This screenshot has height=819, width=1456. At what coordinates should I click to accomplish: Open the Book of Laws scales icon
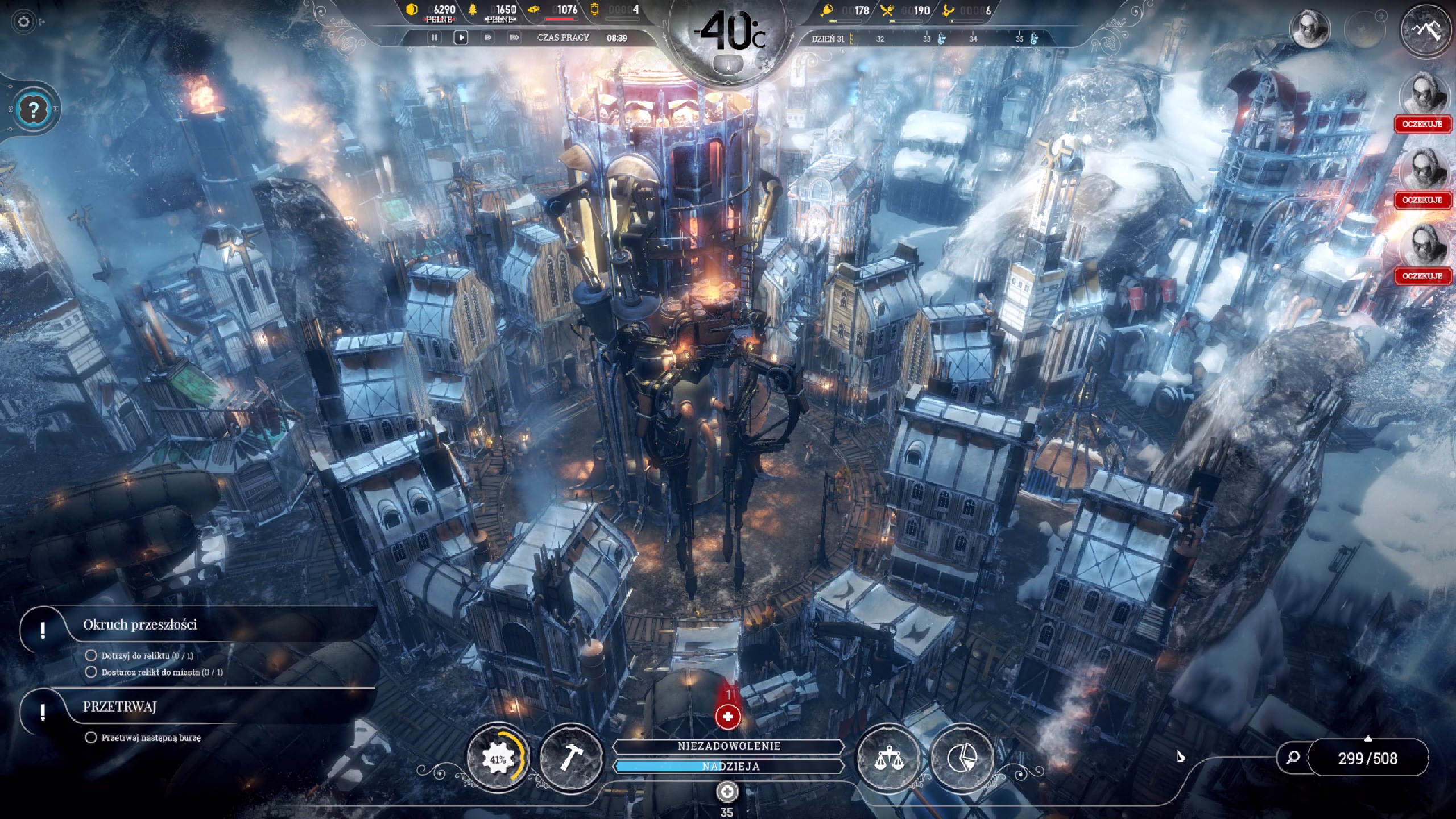(x=888, y=759)
